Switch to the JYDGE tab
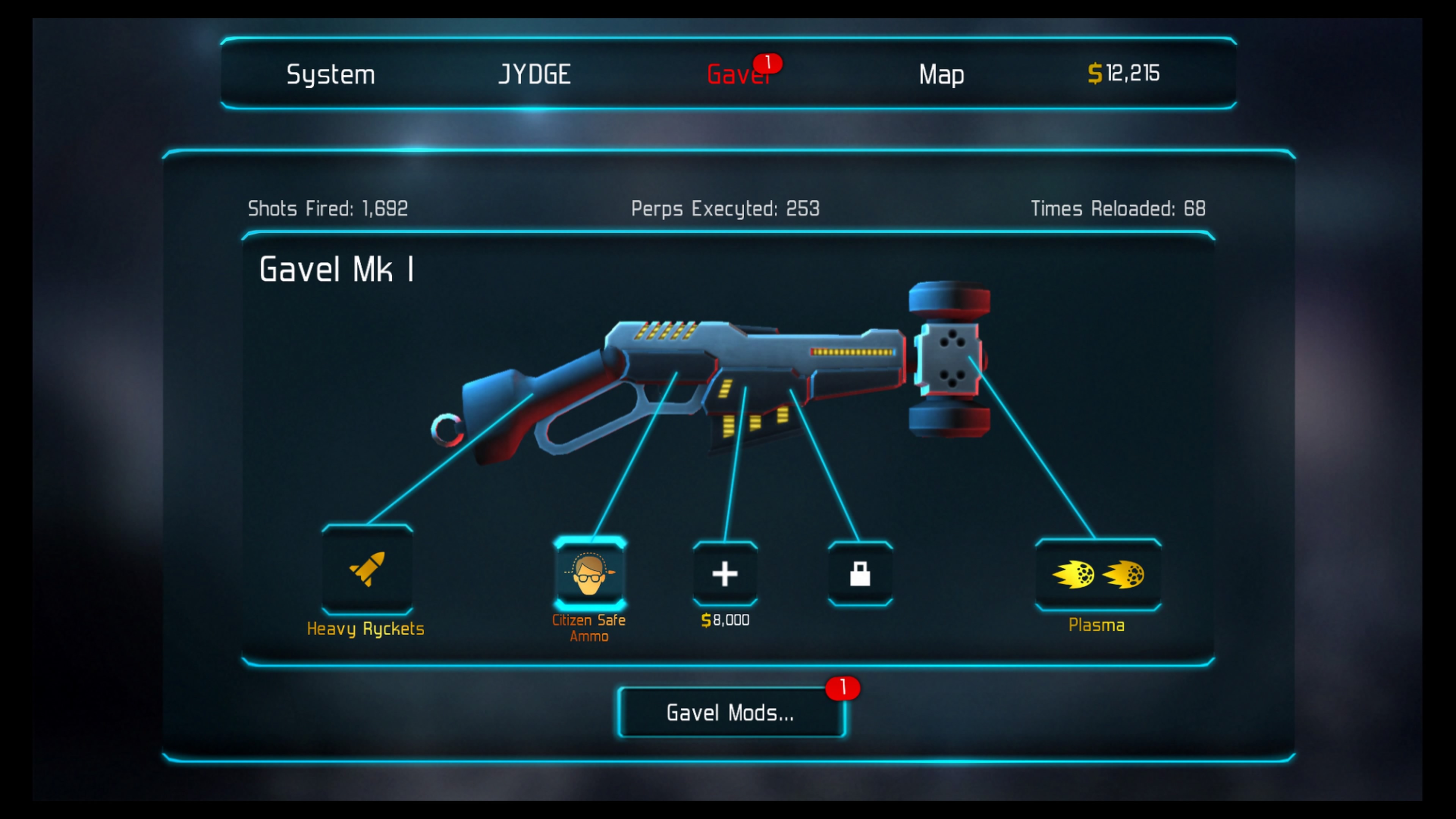Viewport: 1456px width, 819px height. tap(534, 75)
